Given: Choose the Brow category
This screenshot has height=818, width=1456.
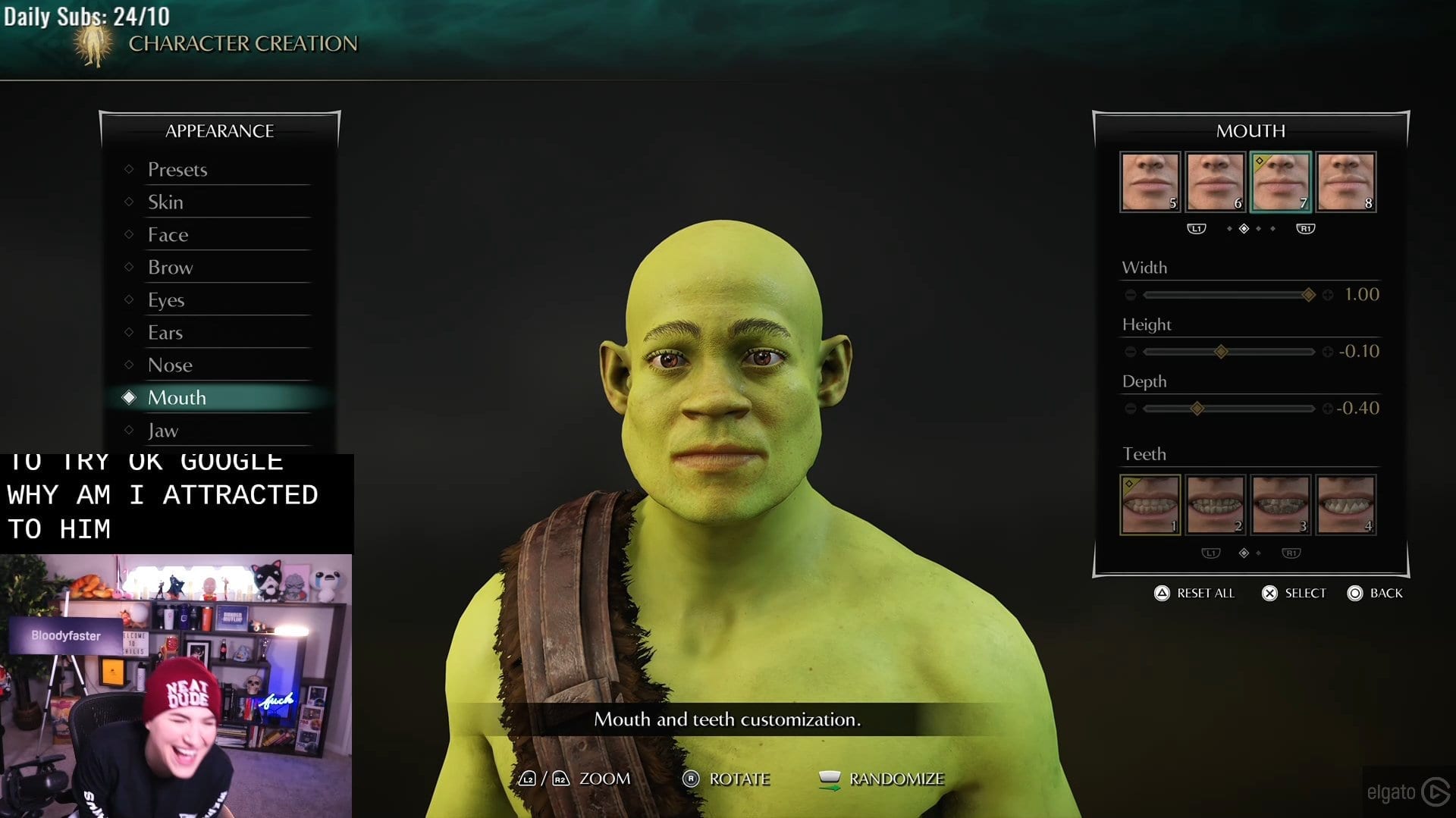Looking at the screenshot, I should click(x=171, y=267).
